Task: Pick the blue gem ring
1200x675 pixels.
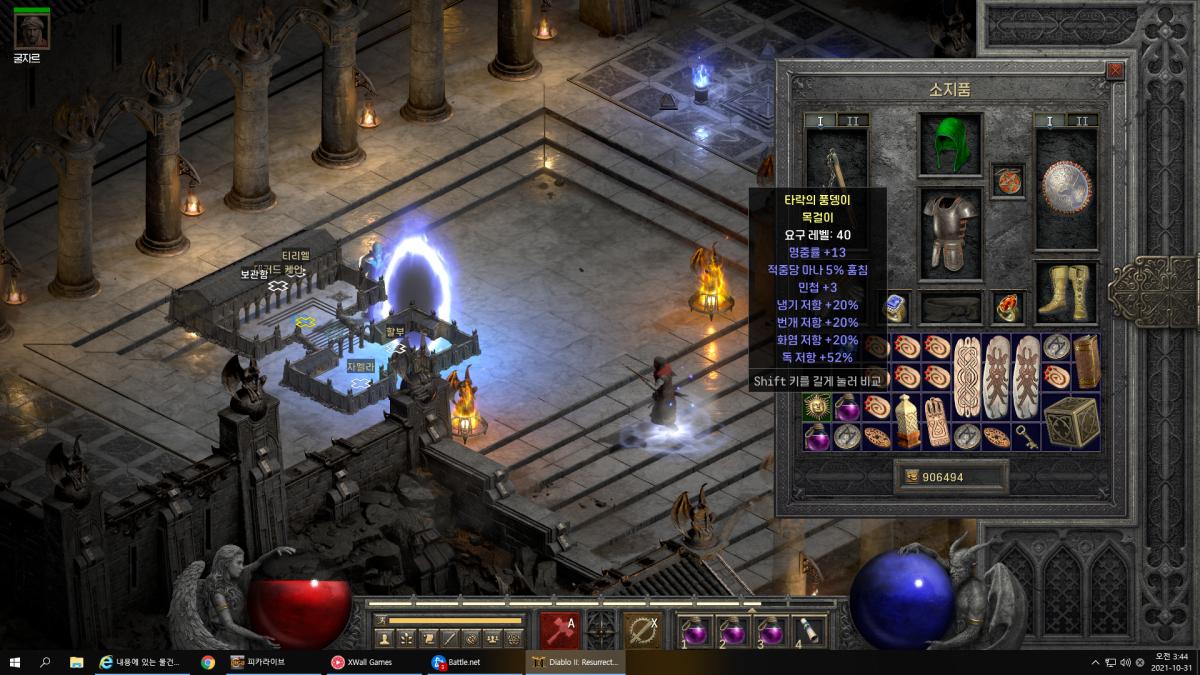Action: [x=896, y=309]
